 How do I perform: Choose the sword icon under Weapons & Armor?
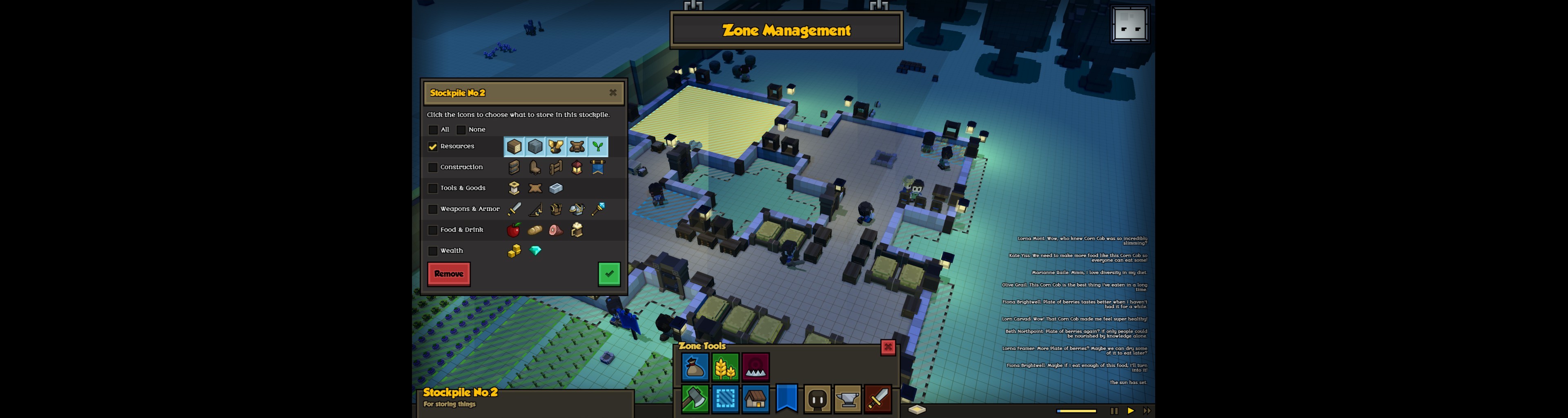pyautogui.click(x=514, y=209)
